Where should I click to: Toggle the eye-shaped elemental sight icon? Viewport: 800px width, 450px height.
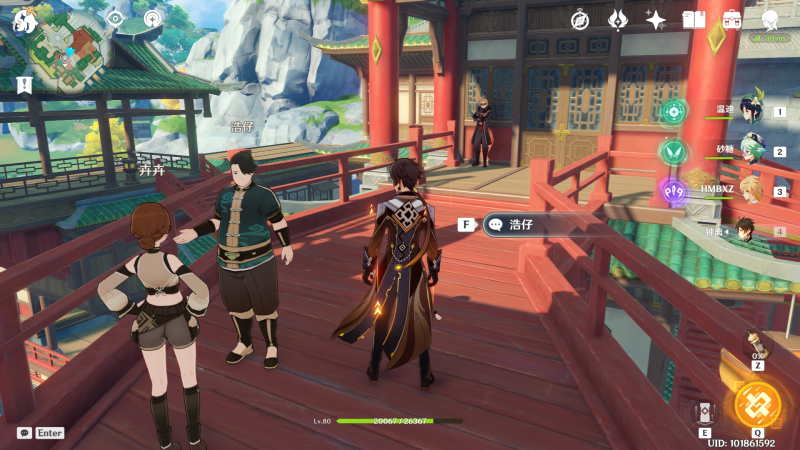tap(115, 18)
